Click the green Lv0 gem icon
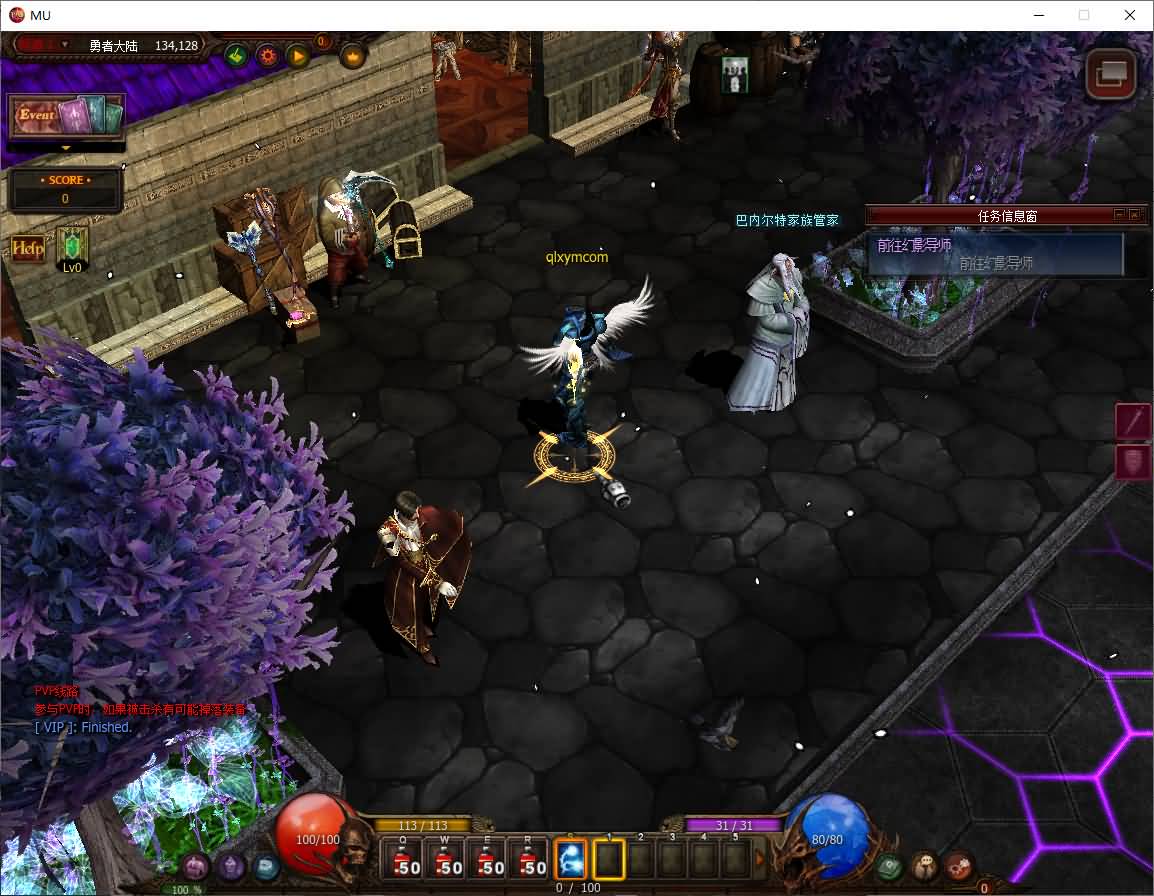The width and height of the screenshot is (1154, 896). tap(73, 246)
